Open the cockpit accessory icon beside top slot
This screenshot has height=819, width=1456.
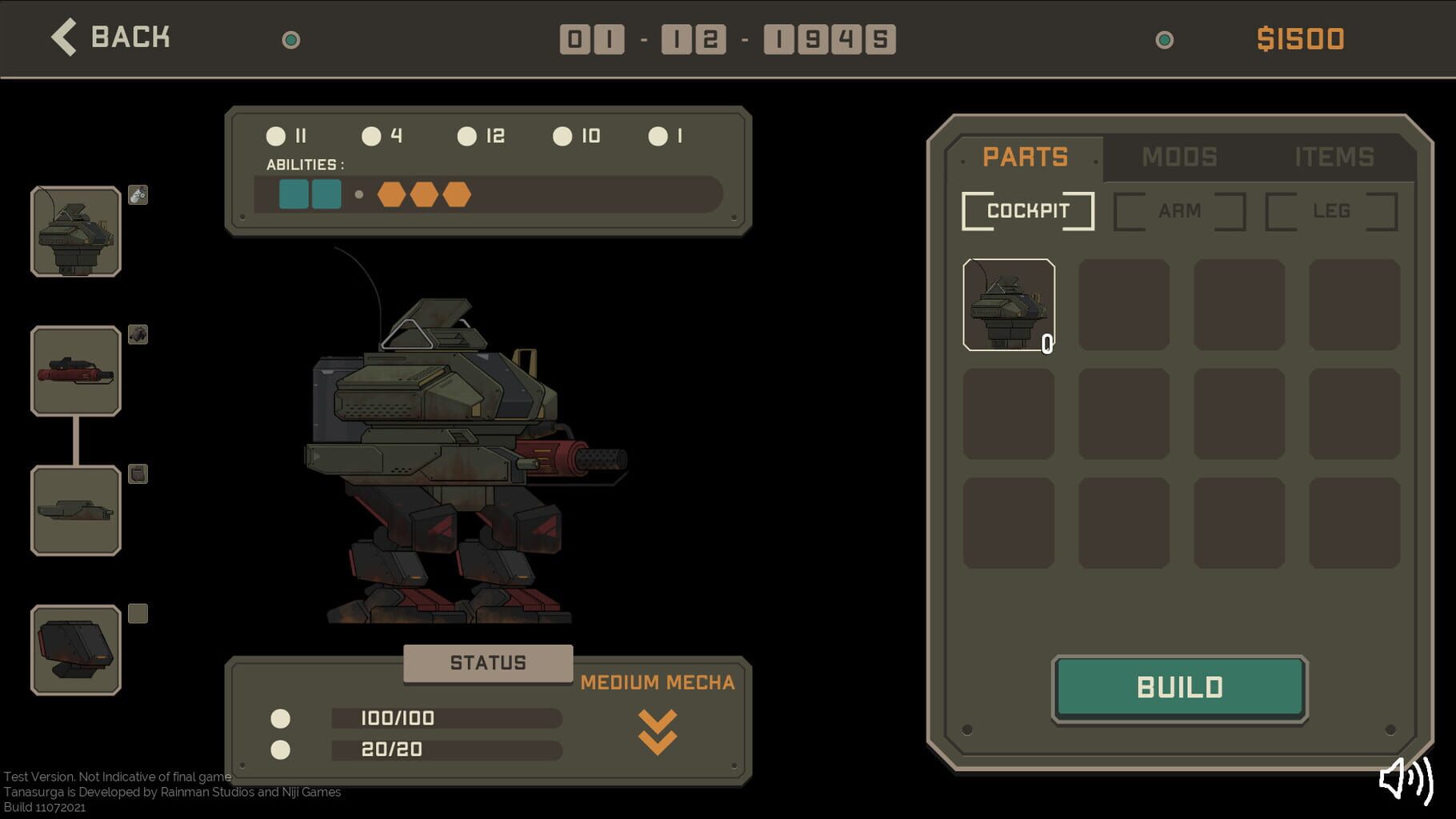138,195
